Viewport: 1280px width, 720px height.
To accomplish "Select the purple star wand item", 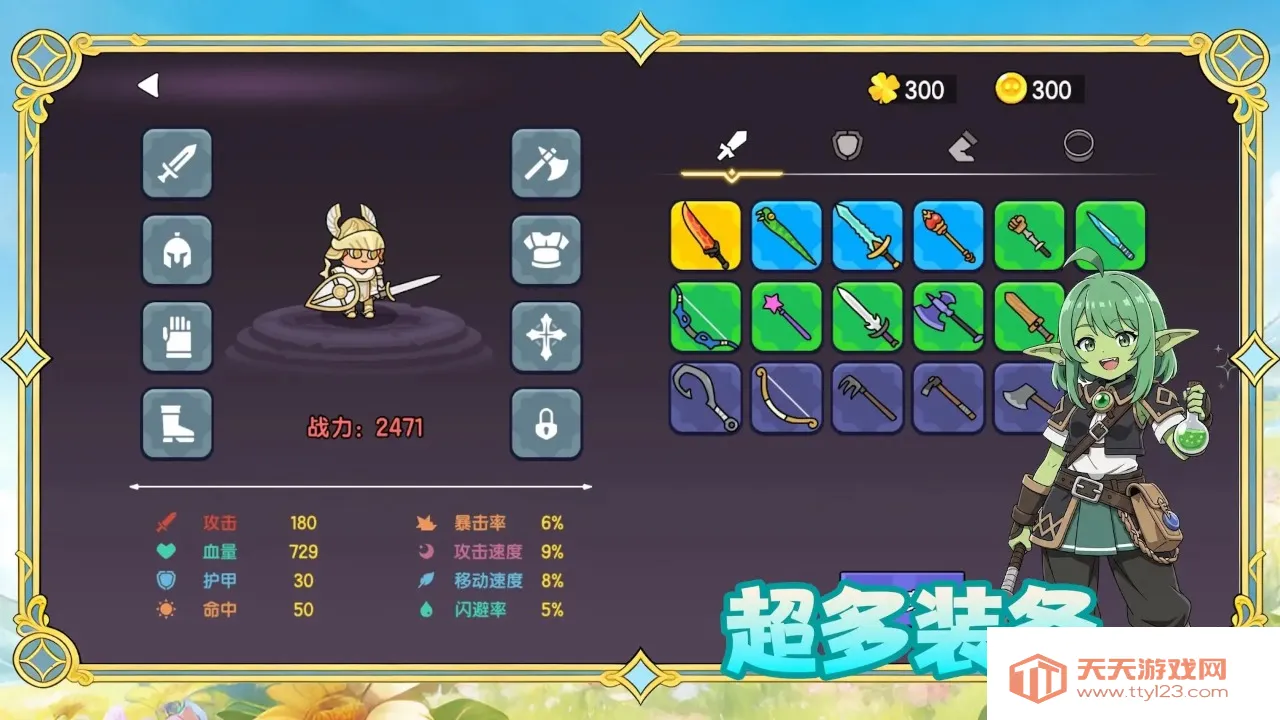I will tap(786, 316).
